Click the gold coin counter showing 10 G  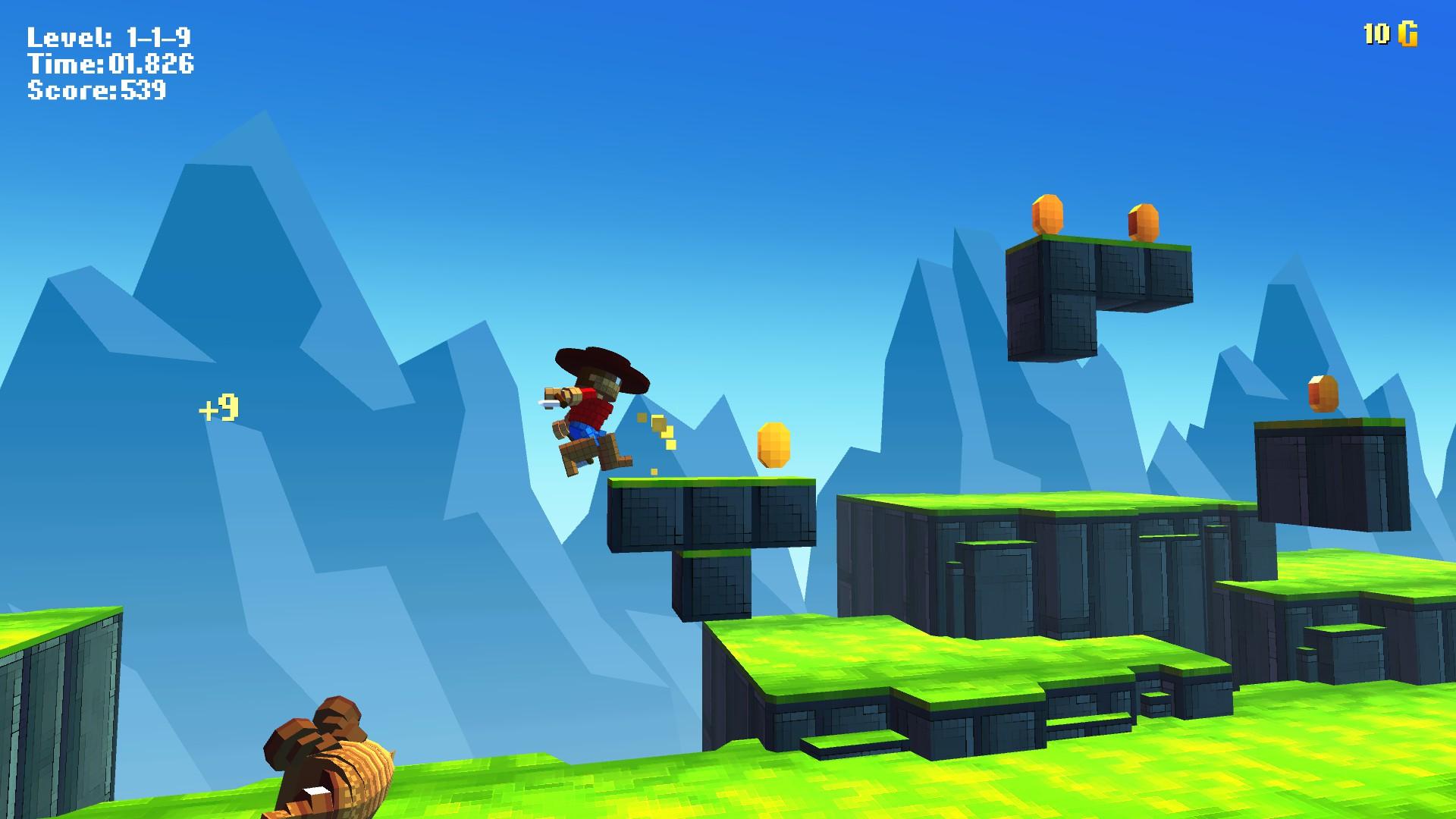1389,34
